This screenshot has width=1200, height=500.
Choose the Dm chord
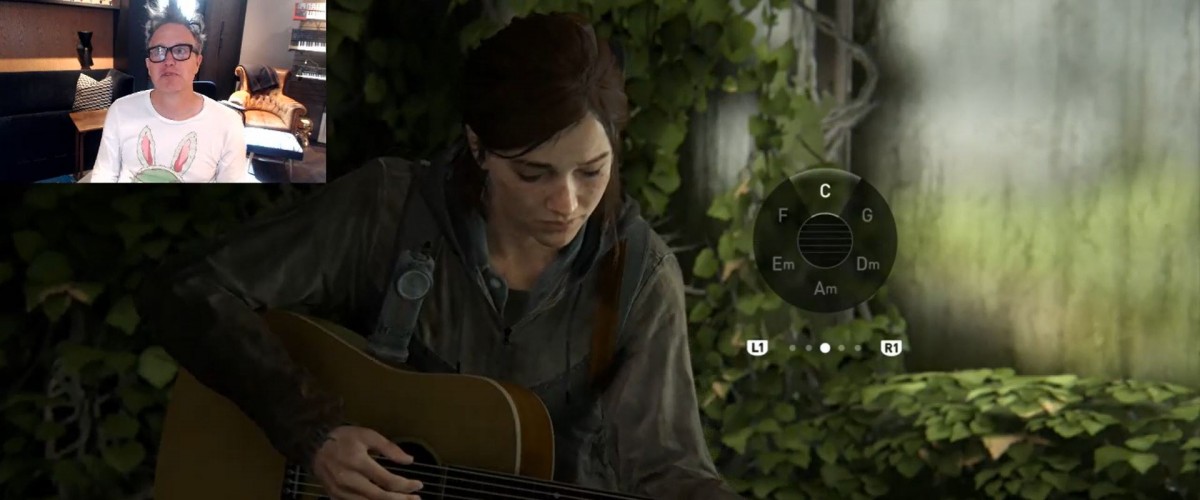867,264
